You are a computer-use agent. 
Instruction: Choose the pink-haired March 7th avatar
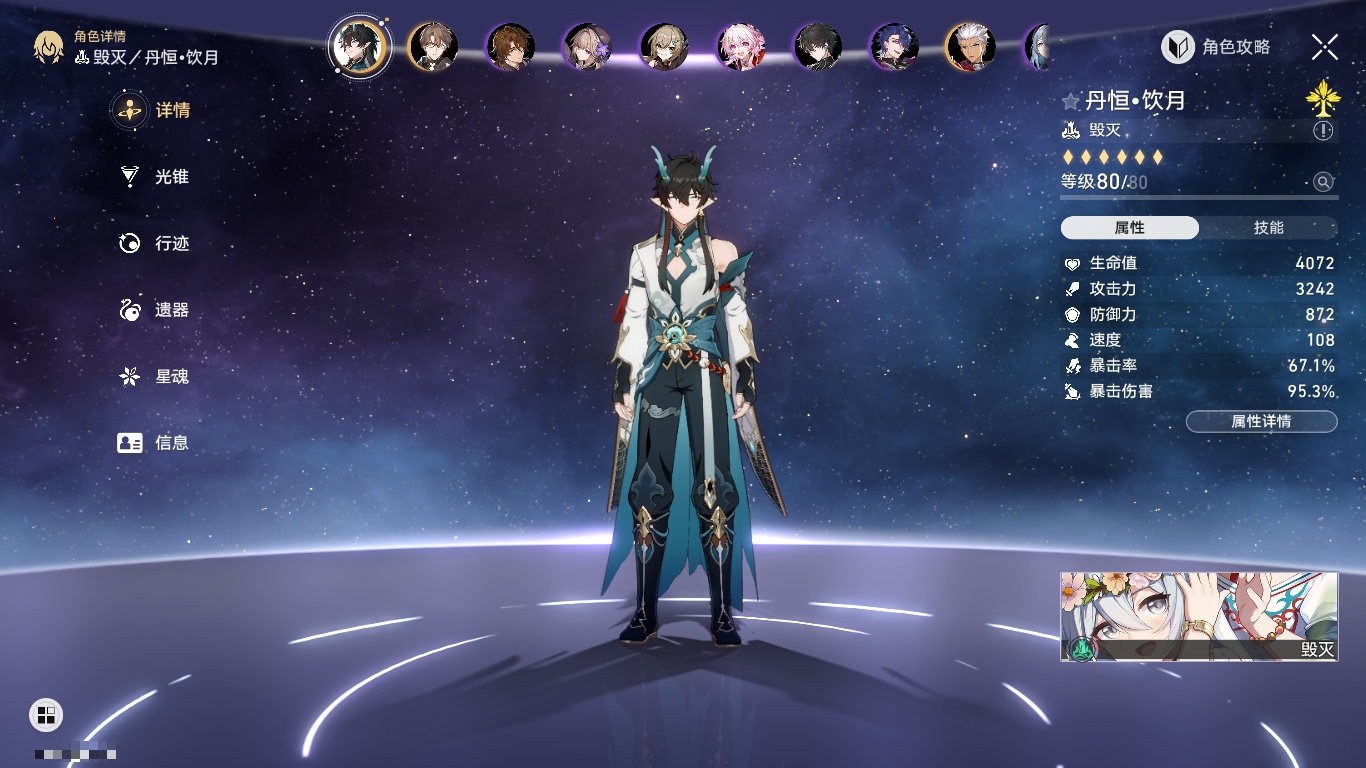[741, 47]
